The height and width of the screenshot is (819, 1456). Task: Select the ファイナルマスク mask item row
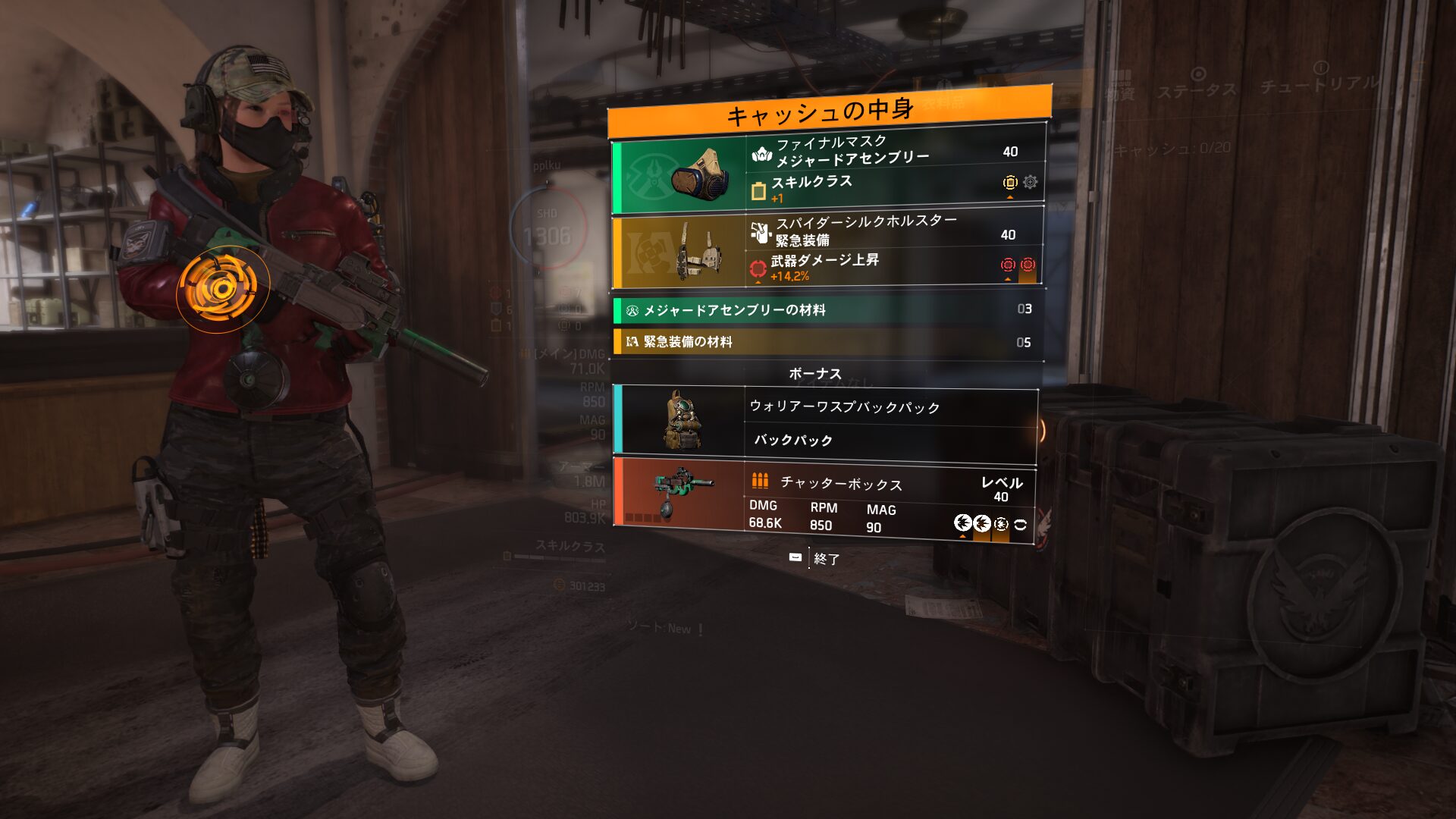[x=828, y=172]
